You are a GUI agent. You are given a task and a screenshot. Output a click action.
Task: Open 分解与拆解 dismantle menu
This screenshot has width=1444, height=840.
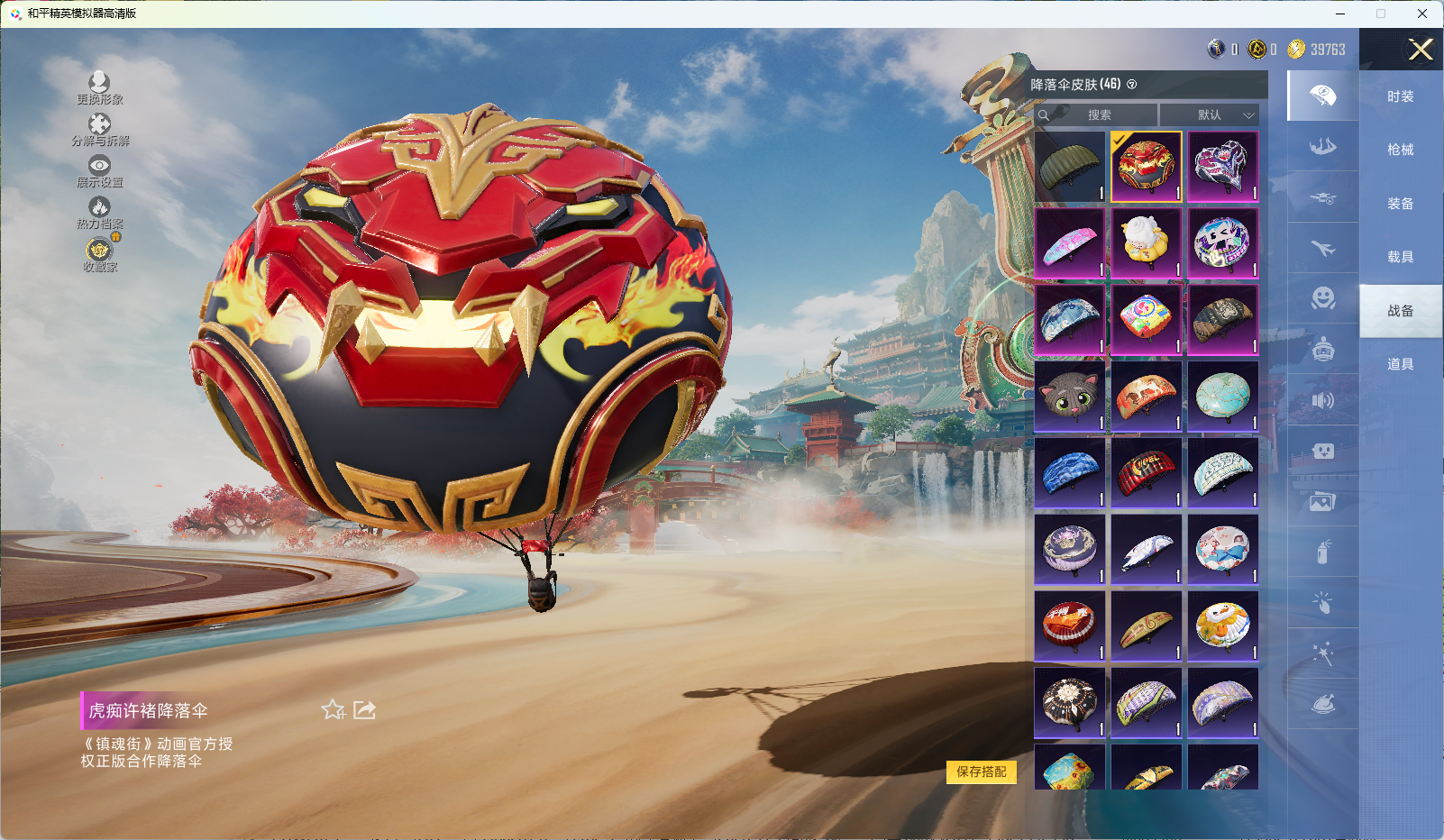coord(99,129)
